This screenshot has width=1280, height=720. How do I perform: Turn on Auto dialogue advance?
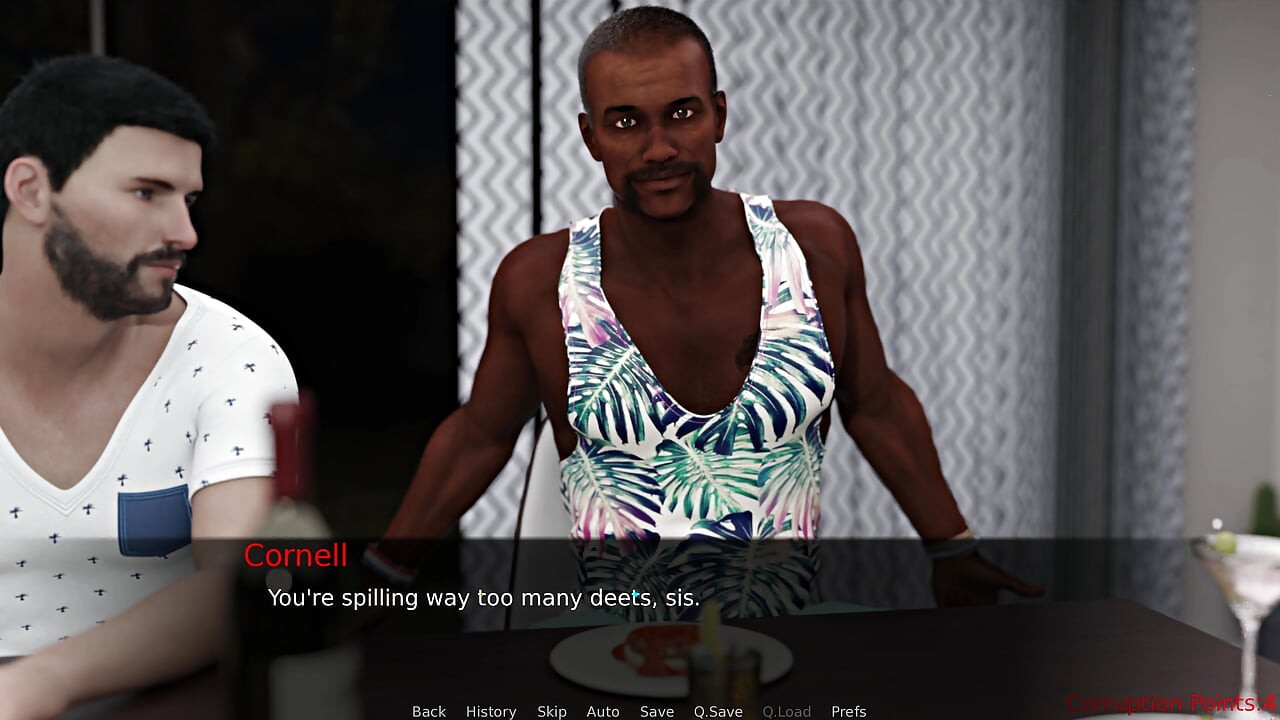603,711
